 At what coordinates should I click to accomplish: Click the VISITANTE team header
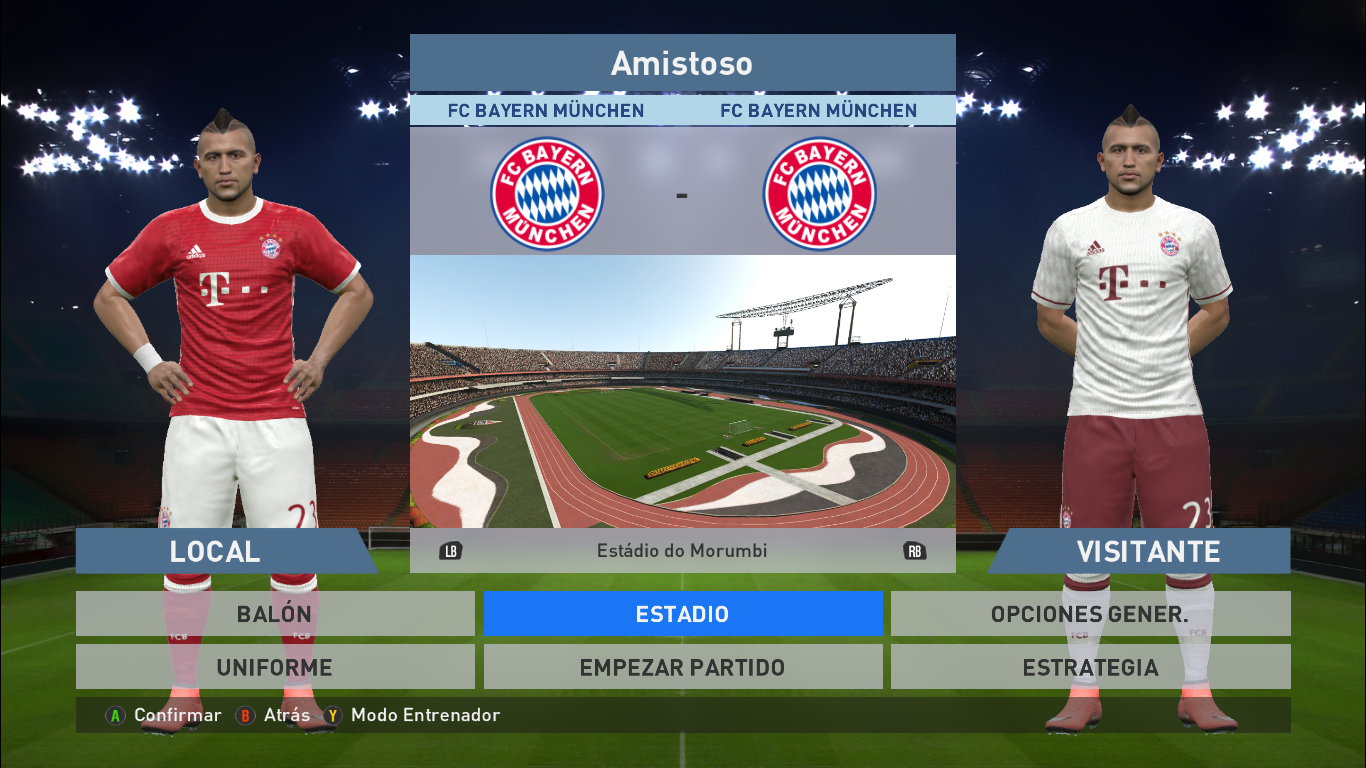click(1148, 551)
